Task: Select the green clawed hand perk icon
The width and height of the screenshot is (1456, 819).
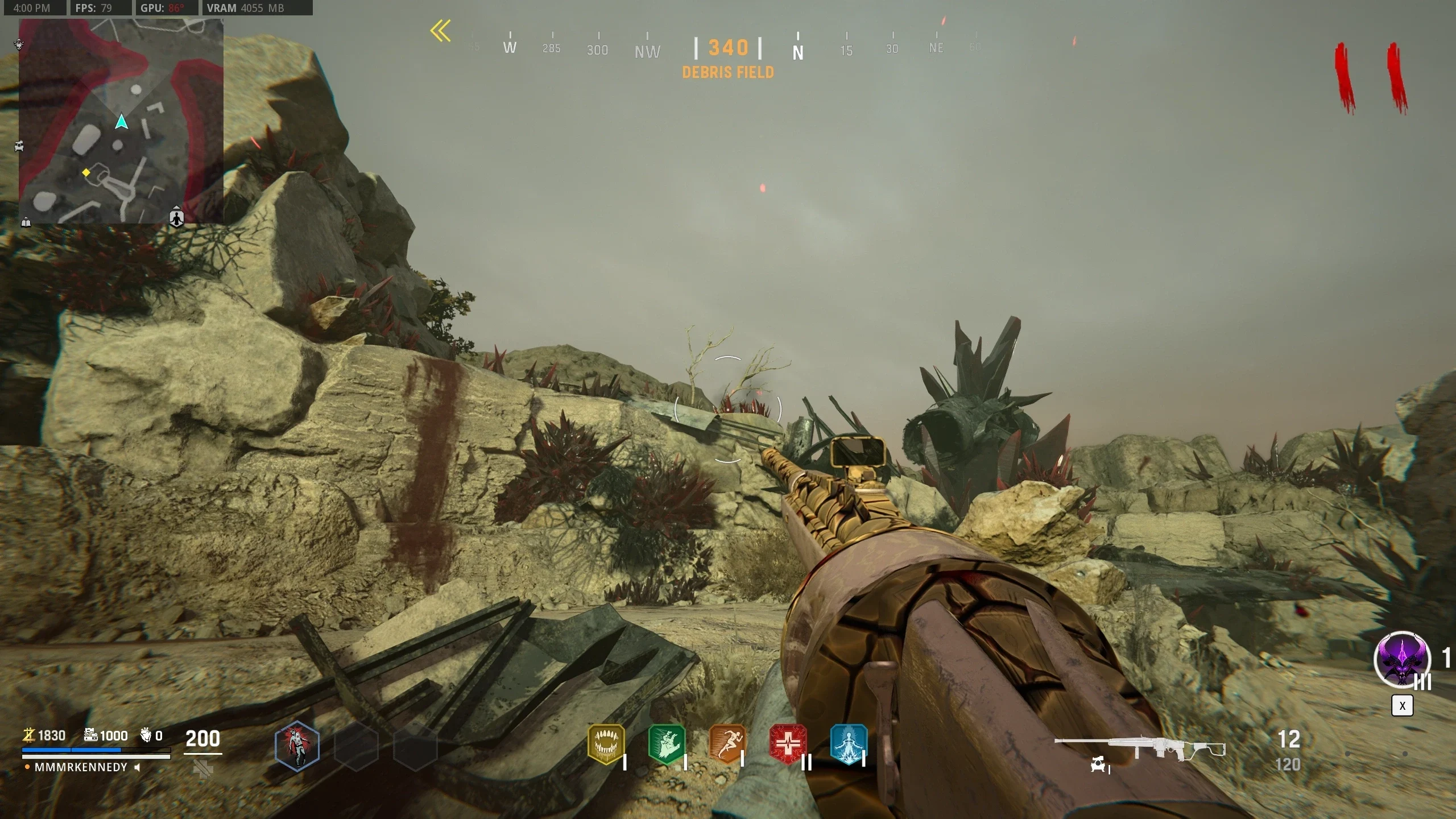Action: pos(666,743)
